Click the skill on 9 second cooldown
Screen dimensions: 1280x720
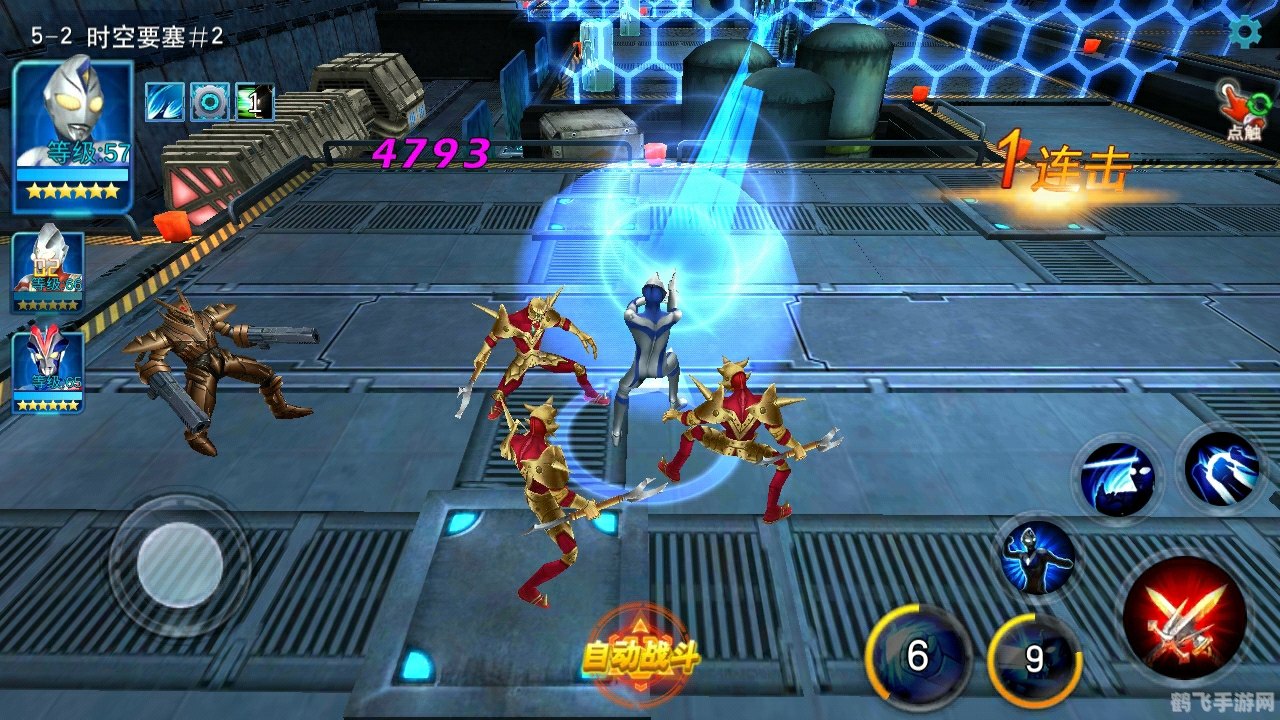(1034, 660)
